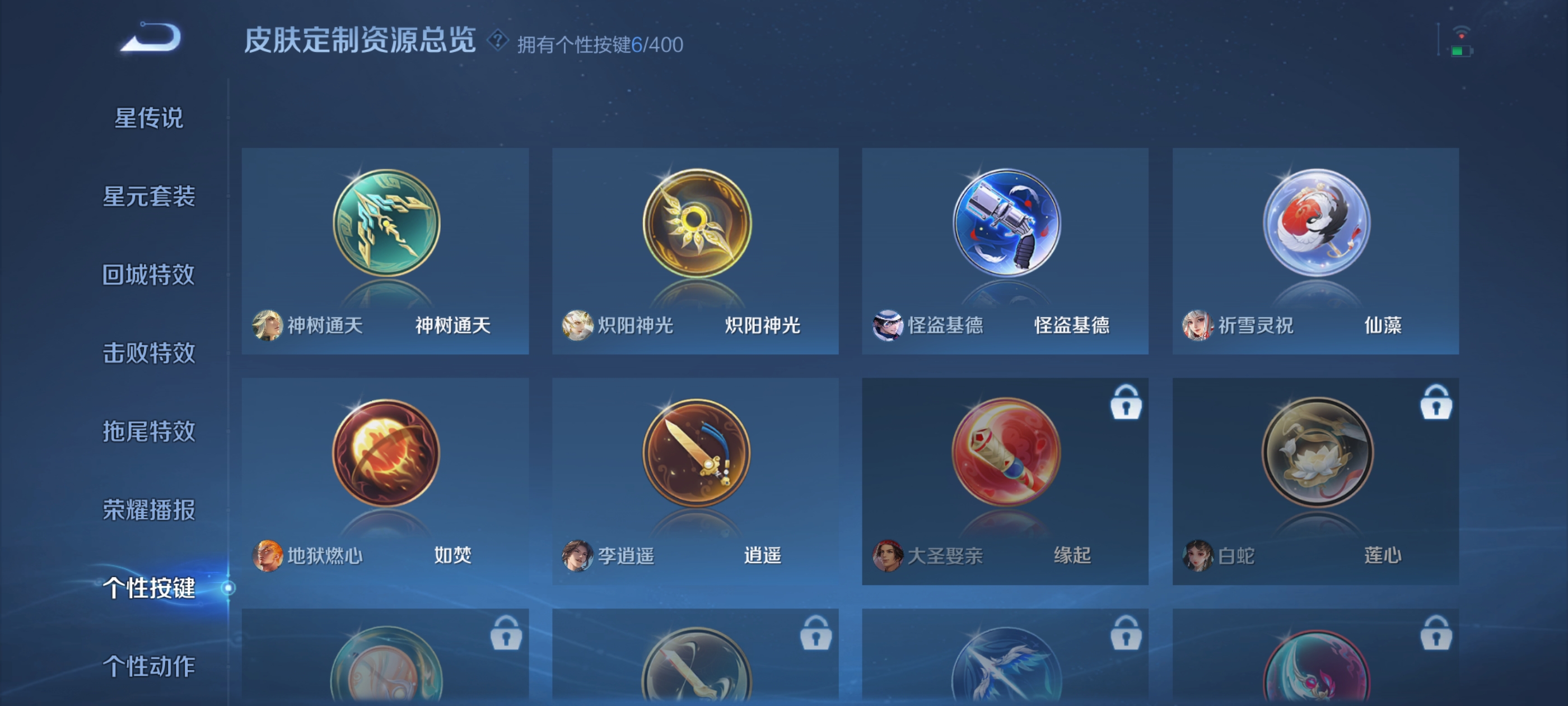Open the 个性动作 section
Viewport: 1568px width, 706px height.
[x=149, y=667]
